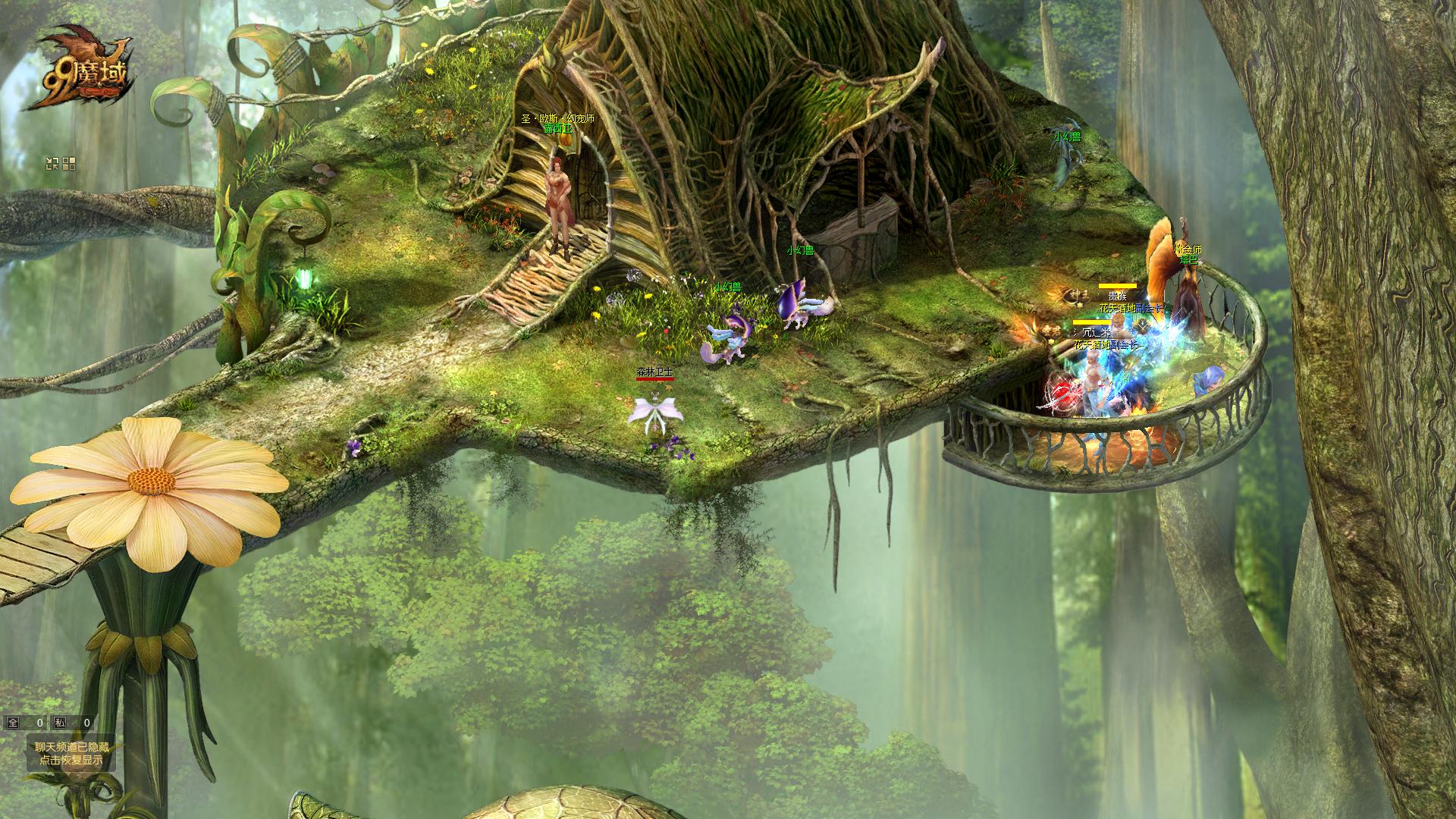The image size is (1456, 819).
Task: Click the inward-arrows shrink icon
Action: pos(52,163)
